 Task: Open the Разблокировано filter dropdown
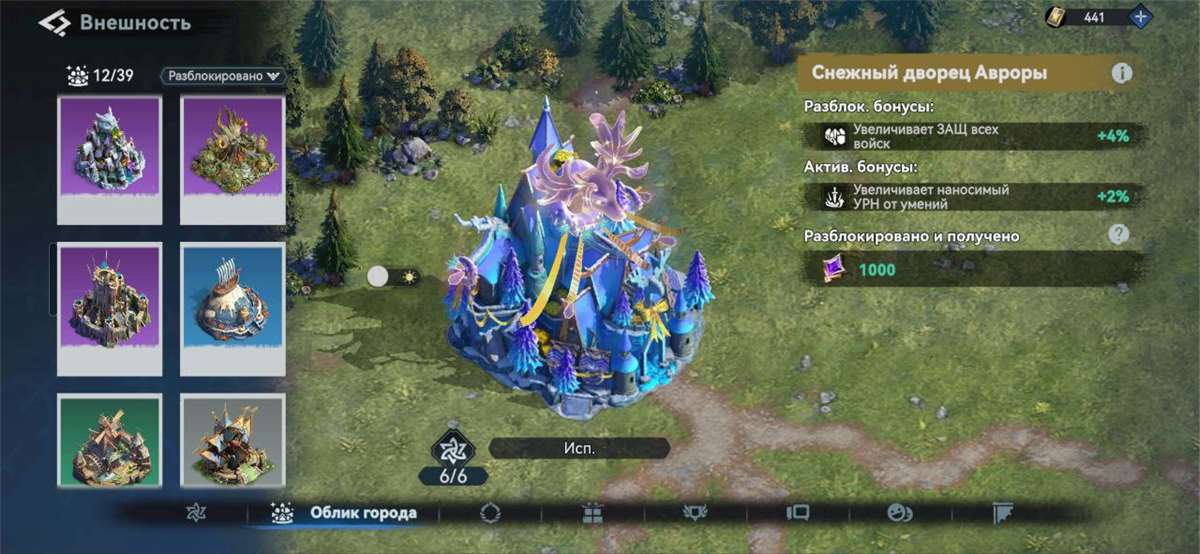click(x=223, y=75)
